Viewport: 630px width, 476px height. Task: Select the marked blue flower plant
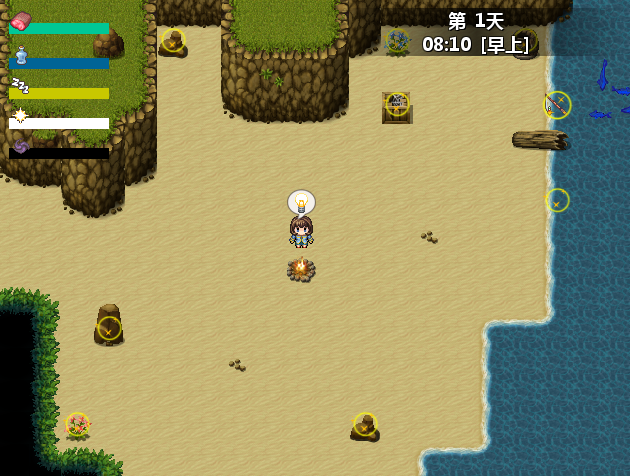pyautogui.click(x=397, y=41)
